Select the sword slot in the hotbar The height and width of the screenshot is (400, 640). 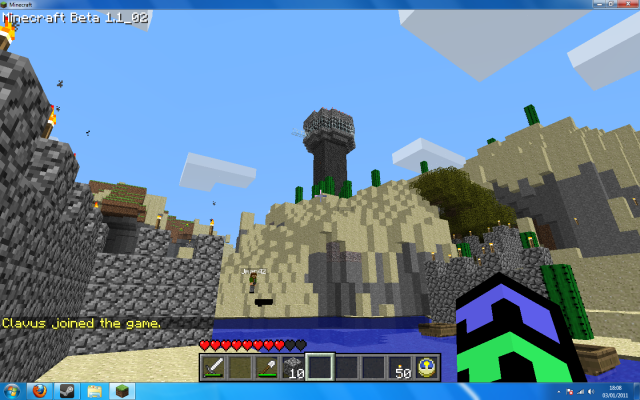click(213, 367)
